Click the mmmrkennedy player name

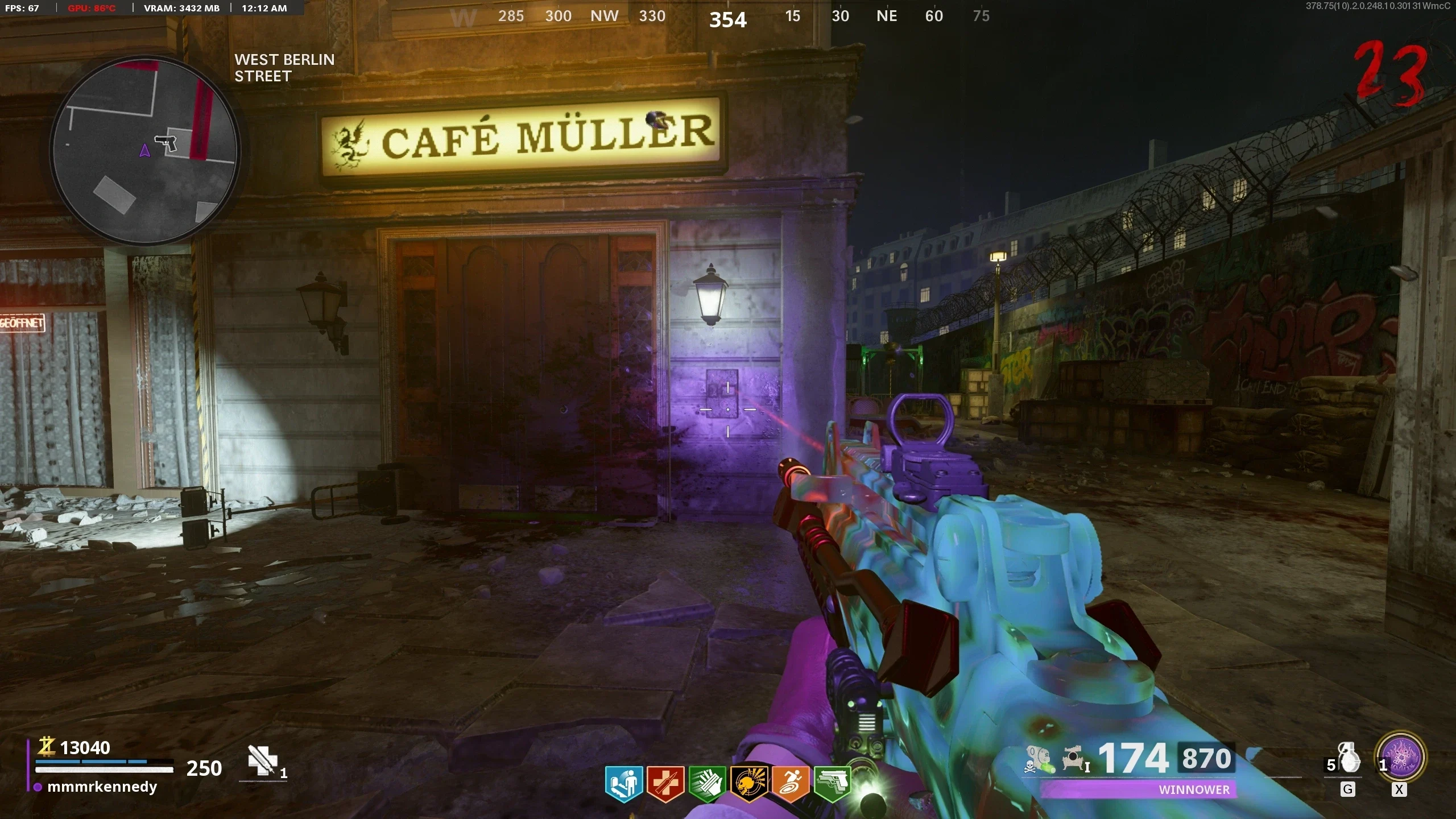102,787
